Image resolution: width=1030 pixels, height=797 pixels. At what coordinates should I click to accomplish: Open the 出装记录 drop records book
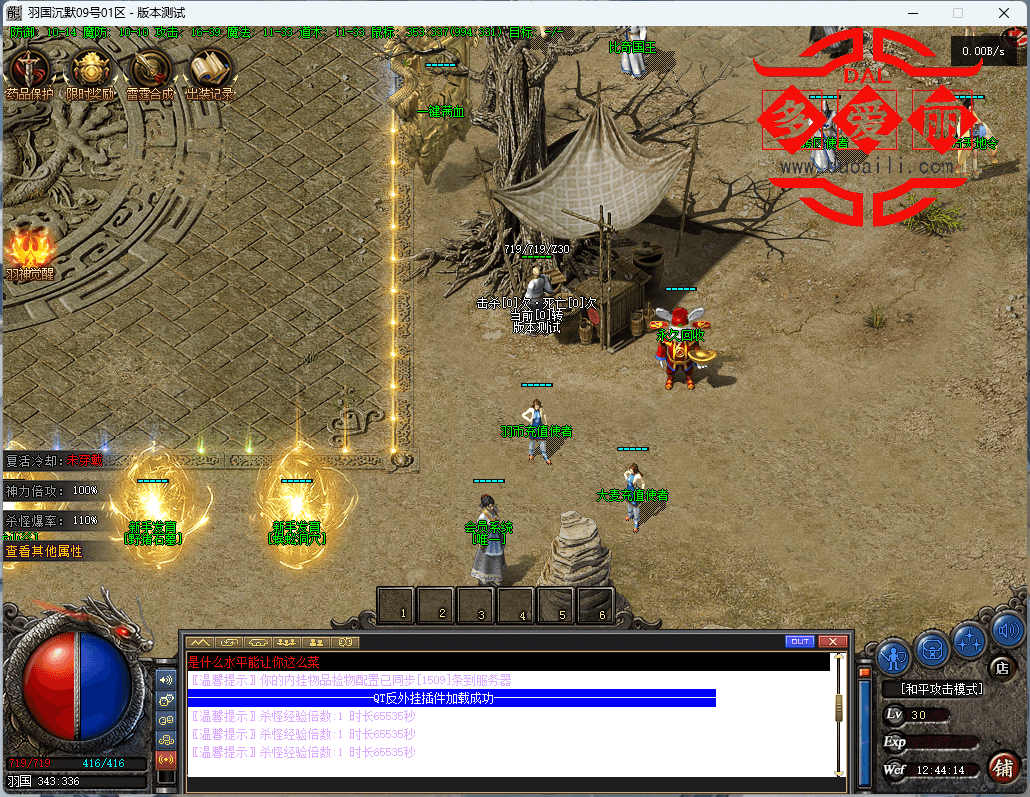(210, 70)
